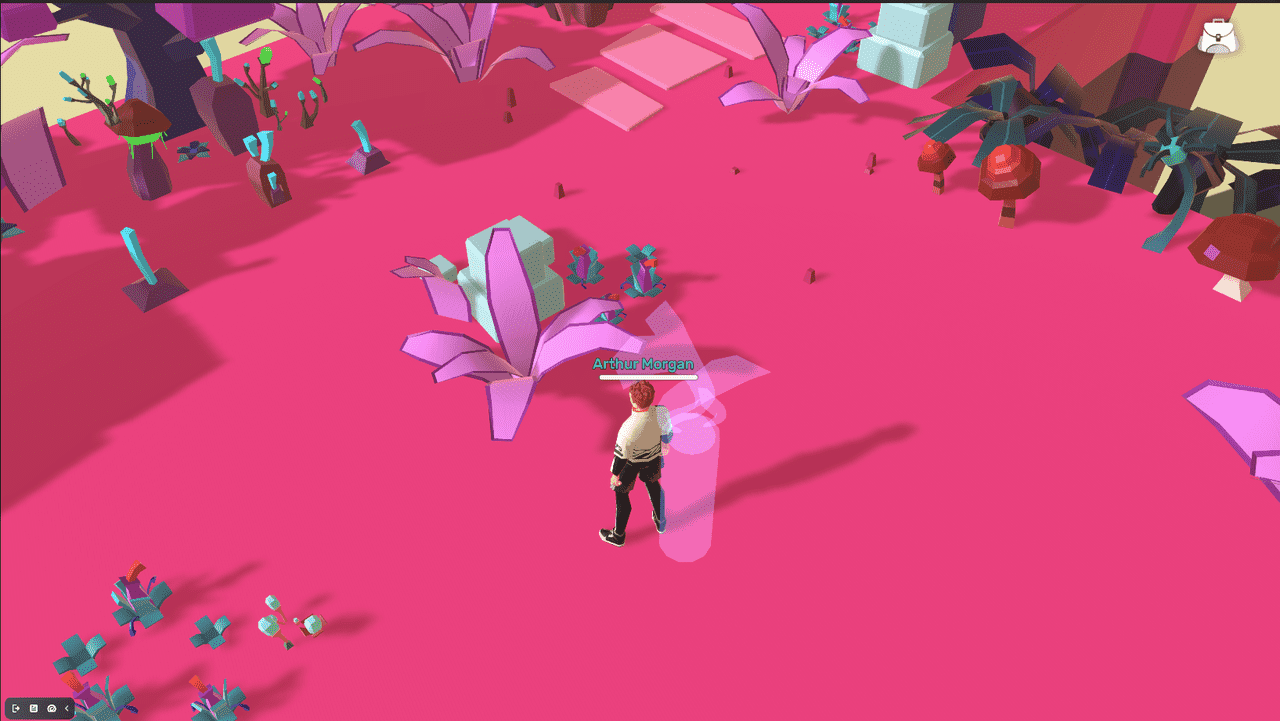Click the exit/logout icon in the toolbar

pos(16,708)
